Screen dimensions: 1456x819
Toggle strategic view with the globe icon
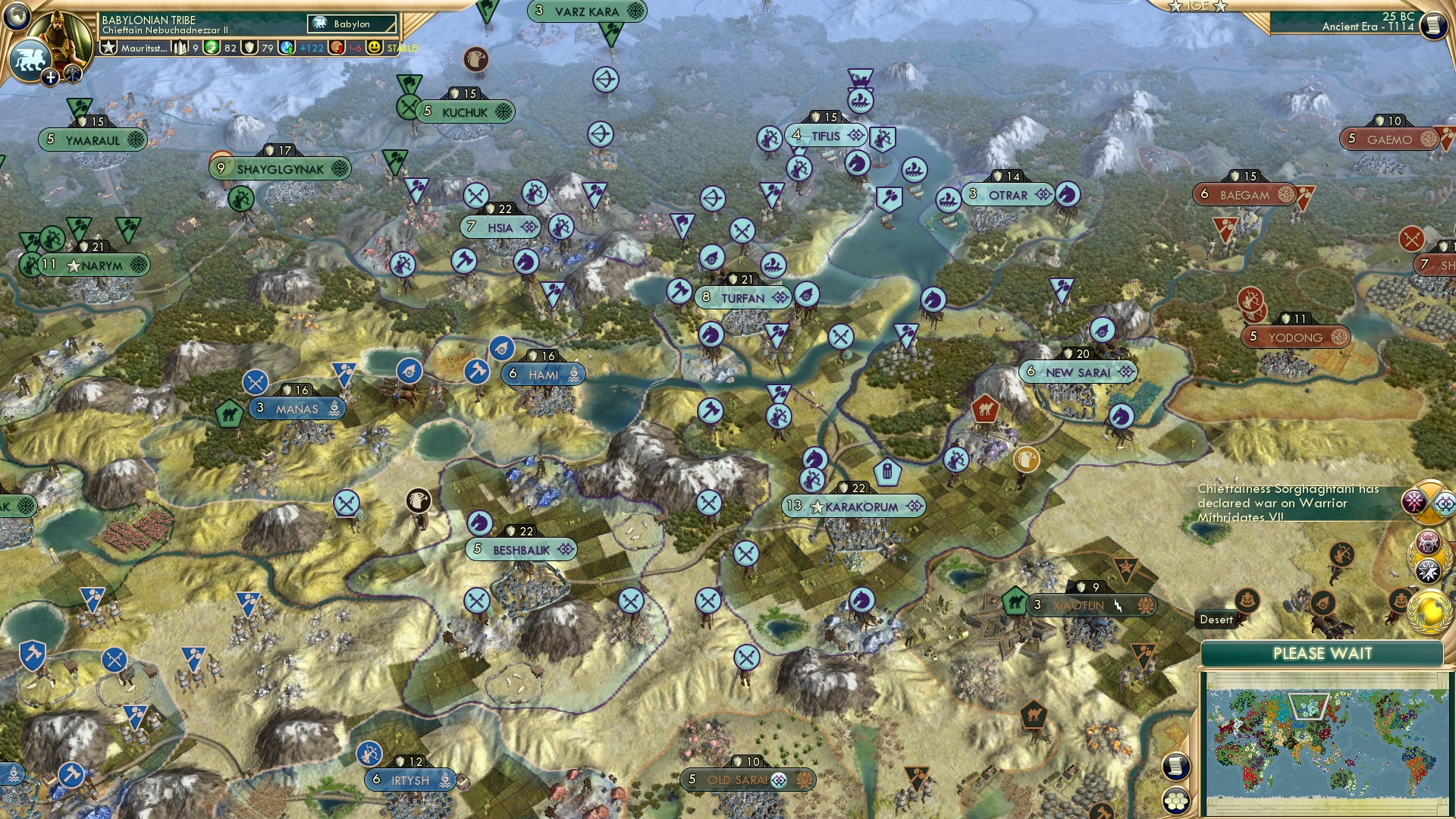tap(17, 17)
